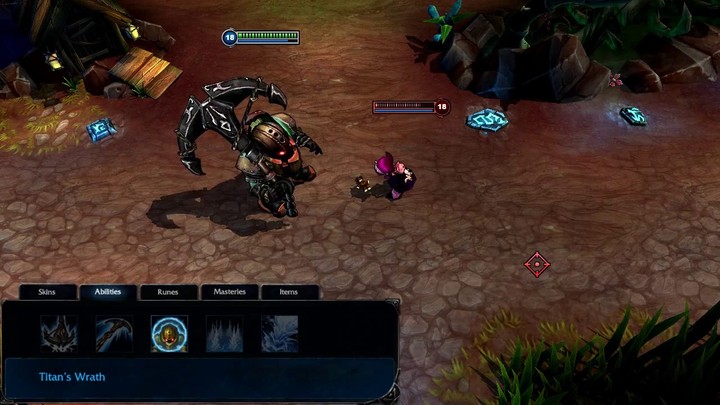Image resolution: width=720 pixels, height=405 pixels.
Task: Switch to the Items tab
Action: click(x=289, y=292)
